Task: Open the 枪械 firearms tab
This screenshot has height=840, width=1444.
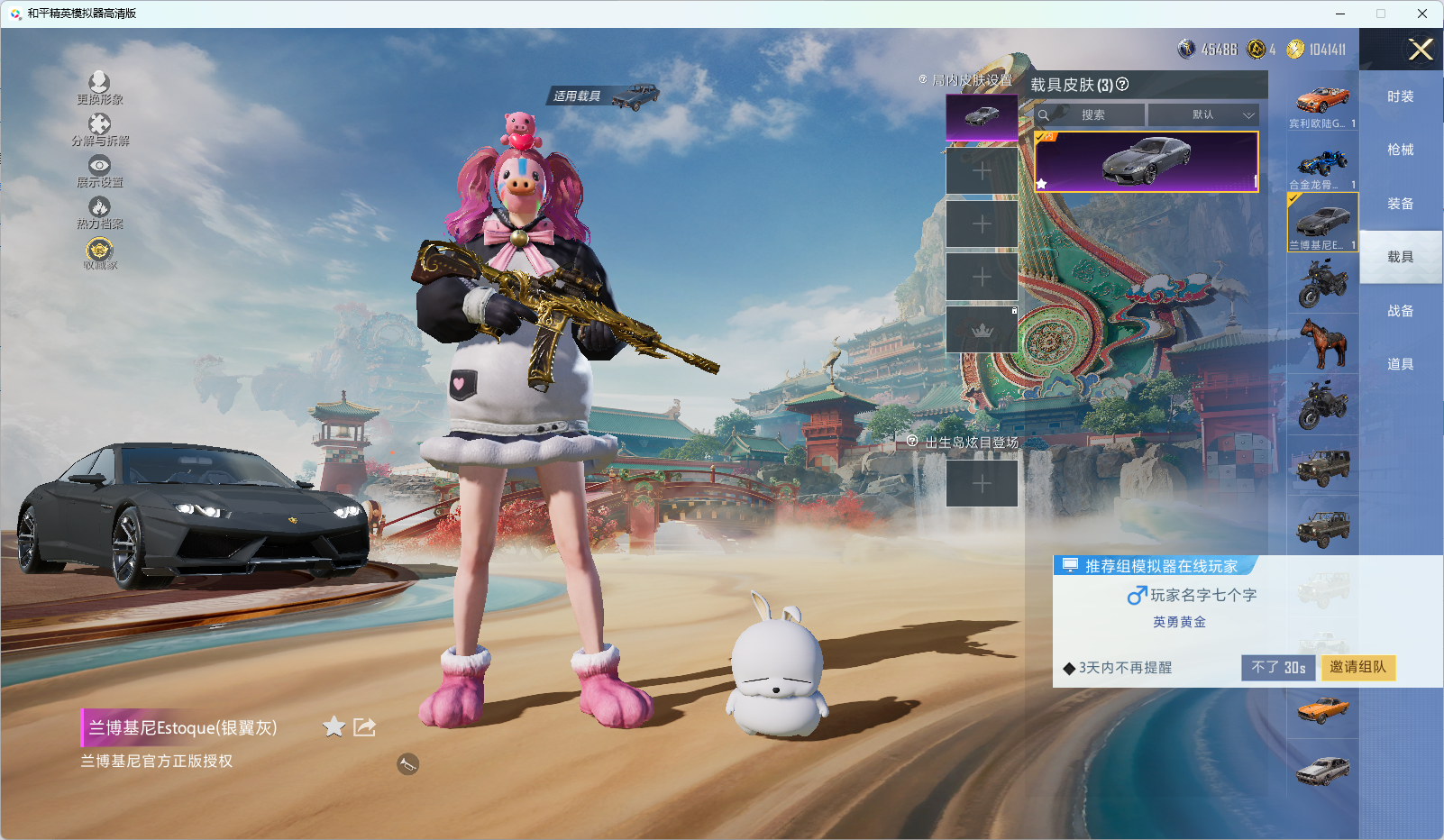Action: click(1400, 150)
